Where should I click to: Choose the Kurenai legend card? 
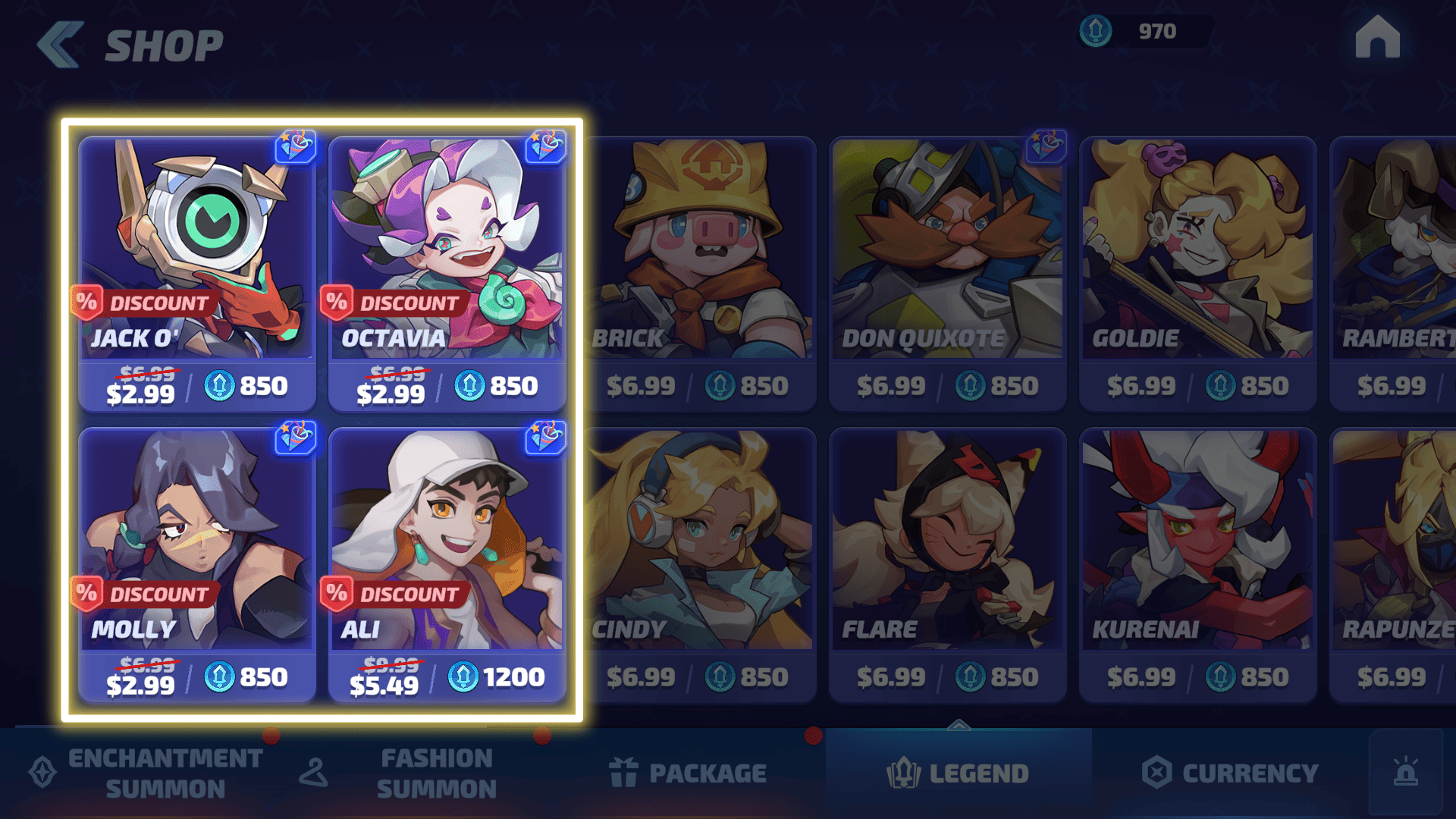click(1198, 565)
